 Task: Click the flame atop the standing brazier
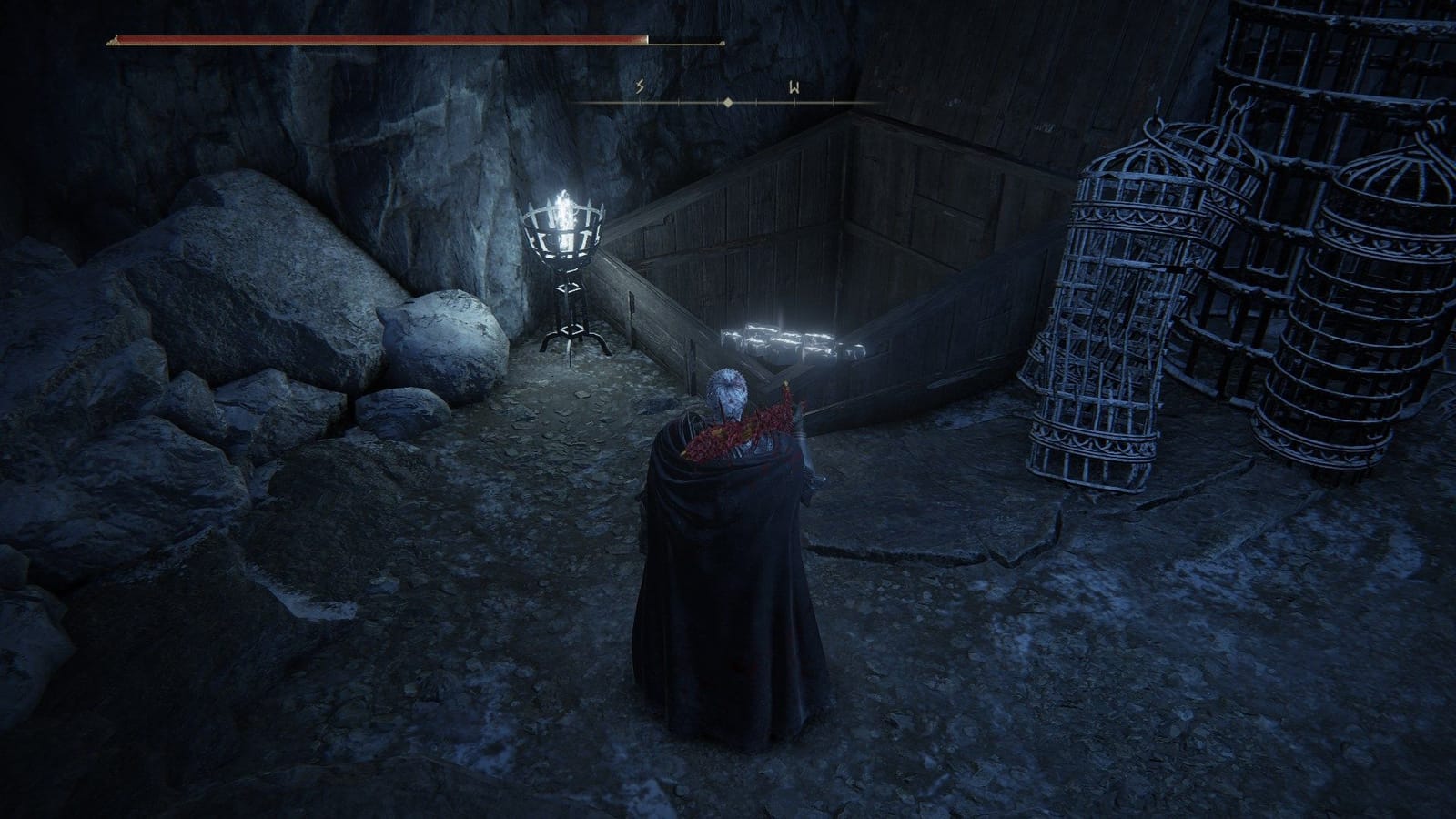coord(566,205)
